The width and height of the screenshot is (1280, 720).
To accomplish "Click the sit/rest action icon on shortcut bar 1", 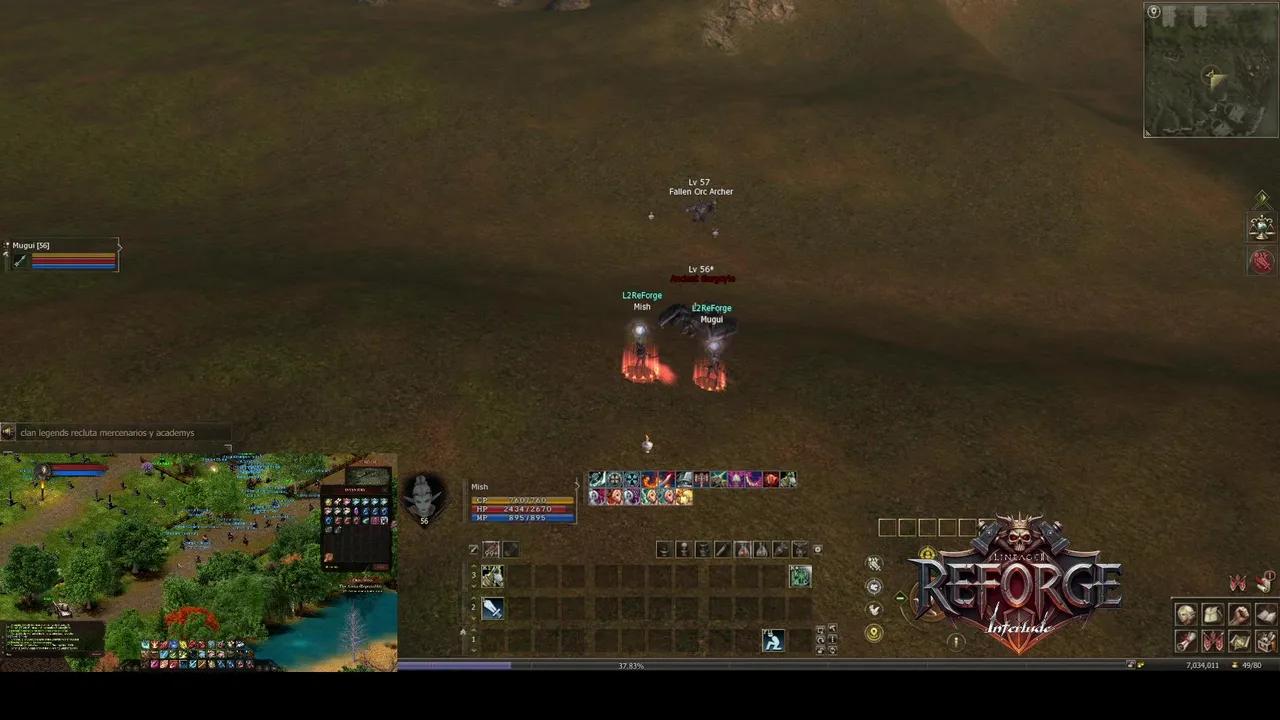I will coord(773,642).
